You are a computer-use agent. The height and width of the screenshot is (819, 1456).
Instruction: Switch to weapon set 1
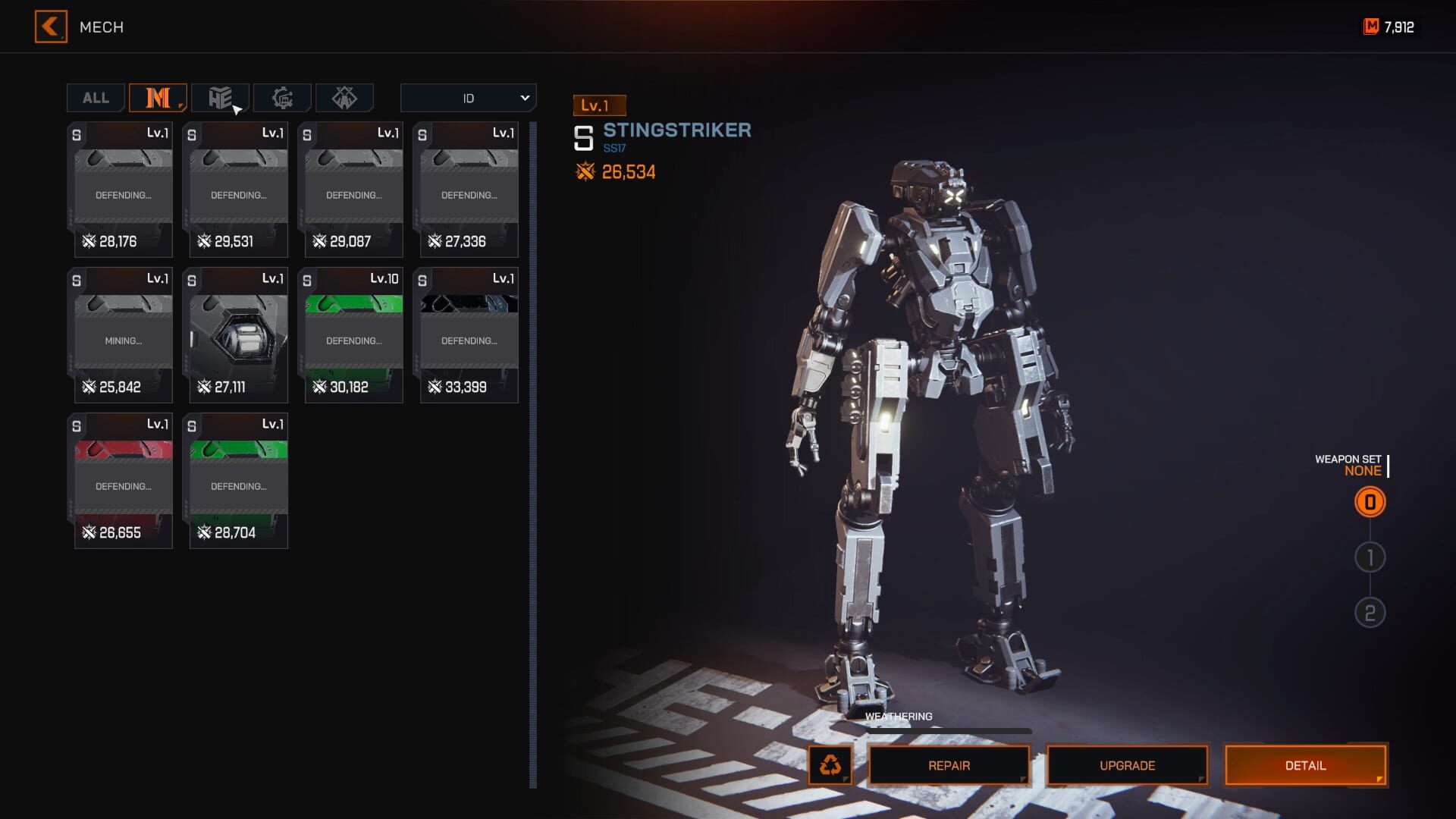pos(1370,557)
